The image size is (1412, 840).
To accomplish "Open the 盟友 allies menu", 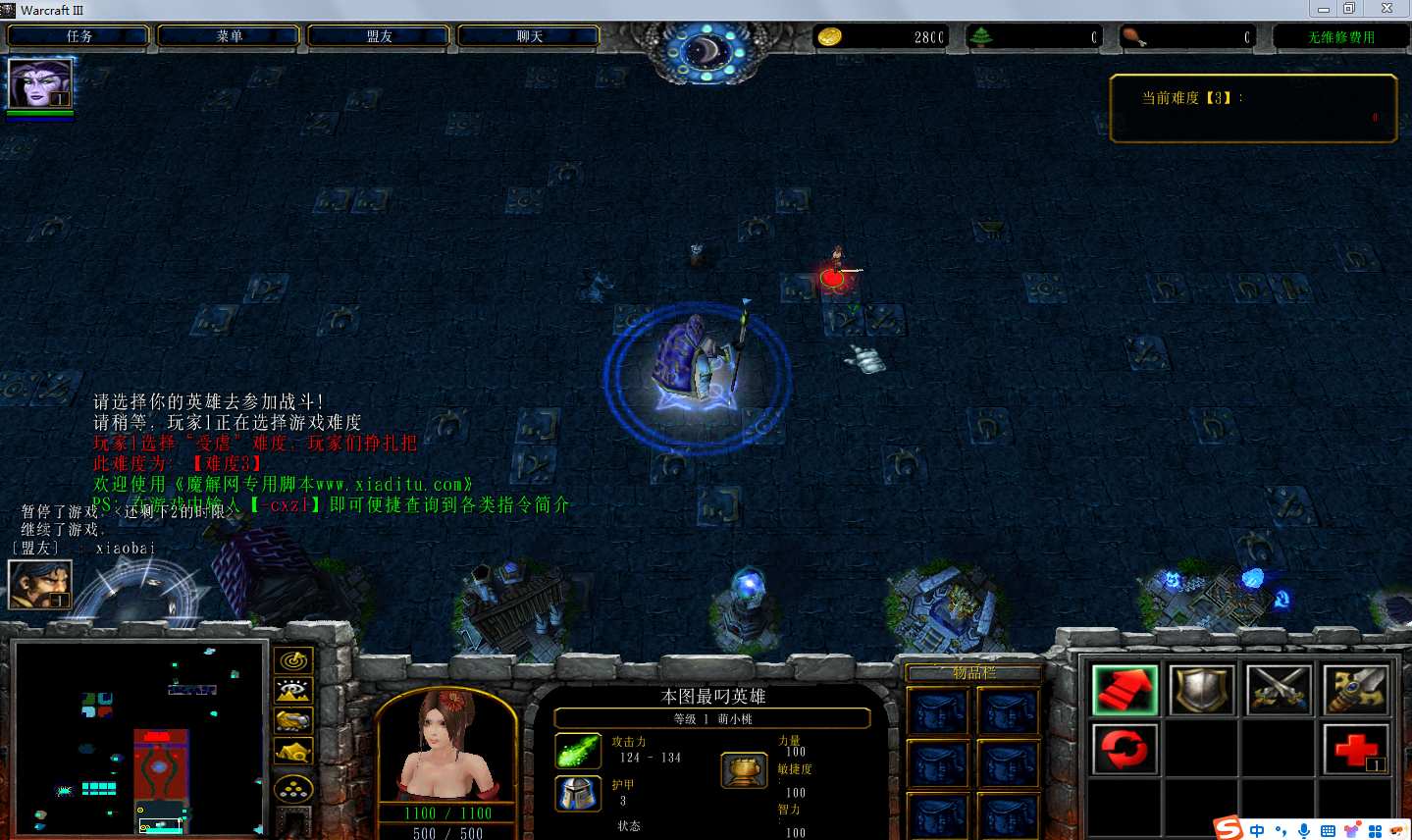I will pyautogui.click(x=379, y=36).
